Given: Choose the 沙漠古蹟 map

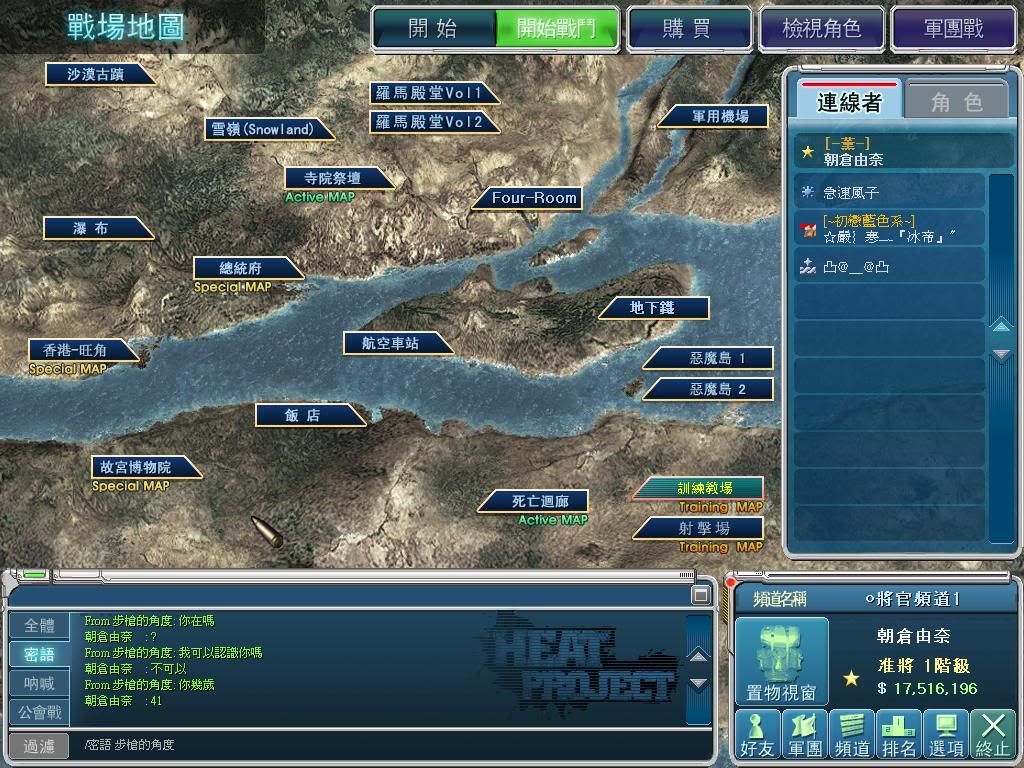Looking at the screenshot, I should pos(96,74).
